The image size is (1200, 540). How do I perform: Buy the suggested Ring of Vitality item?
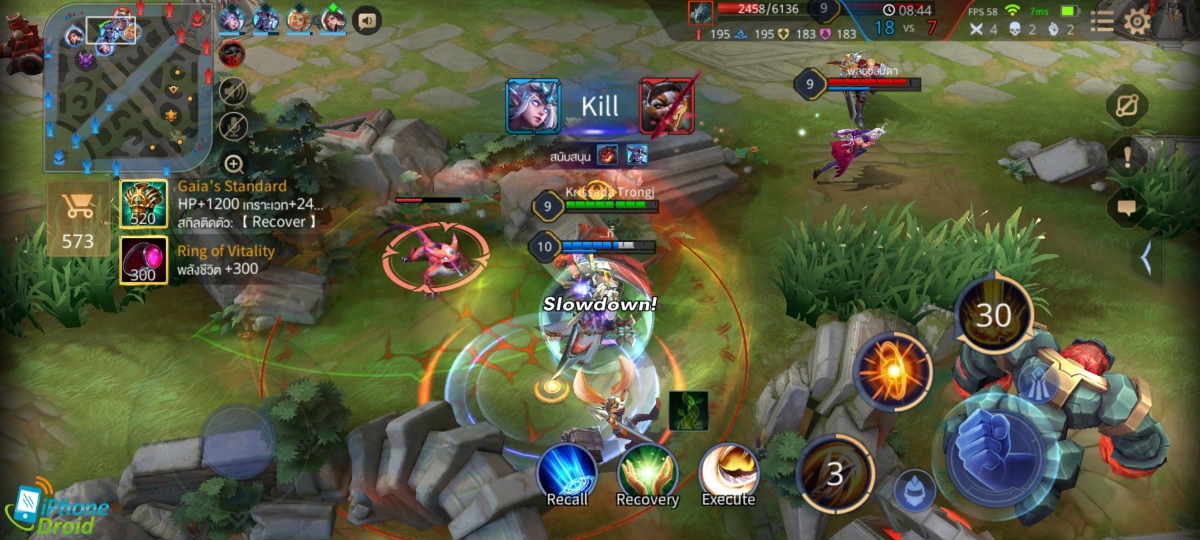(x=144, y=260)
